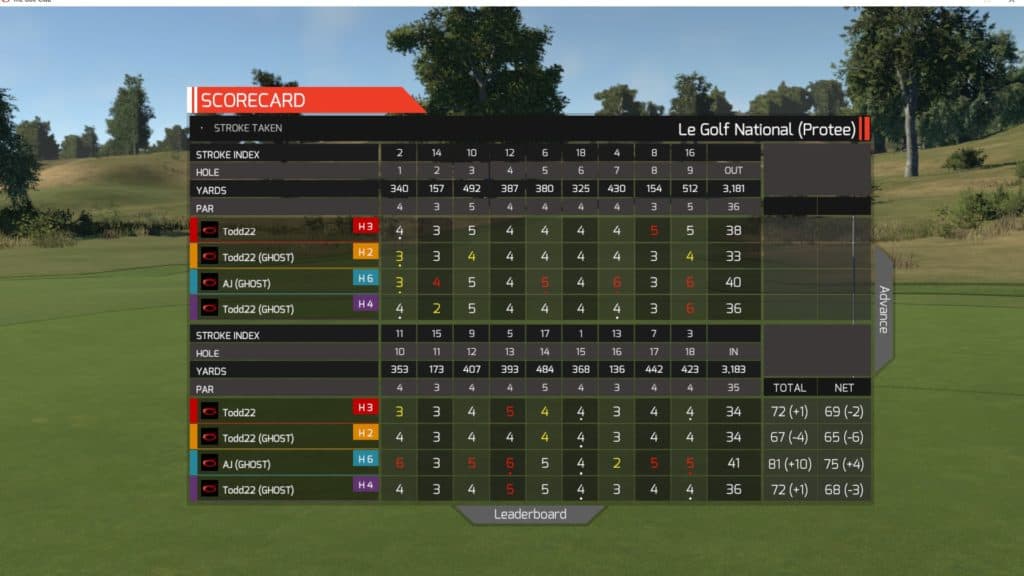
Task: Open the Leaderboard tab
Action: [530, 514]
